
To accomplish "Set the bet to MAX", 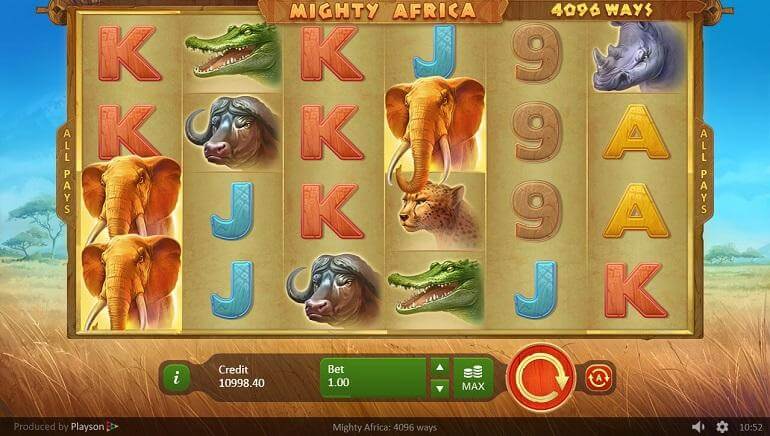I will pos(473,377).
